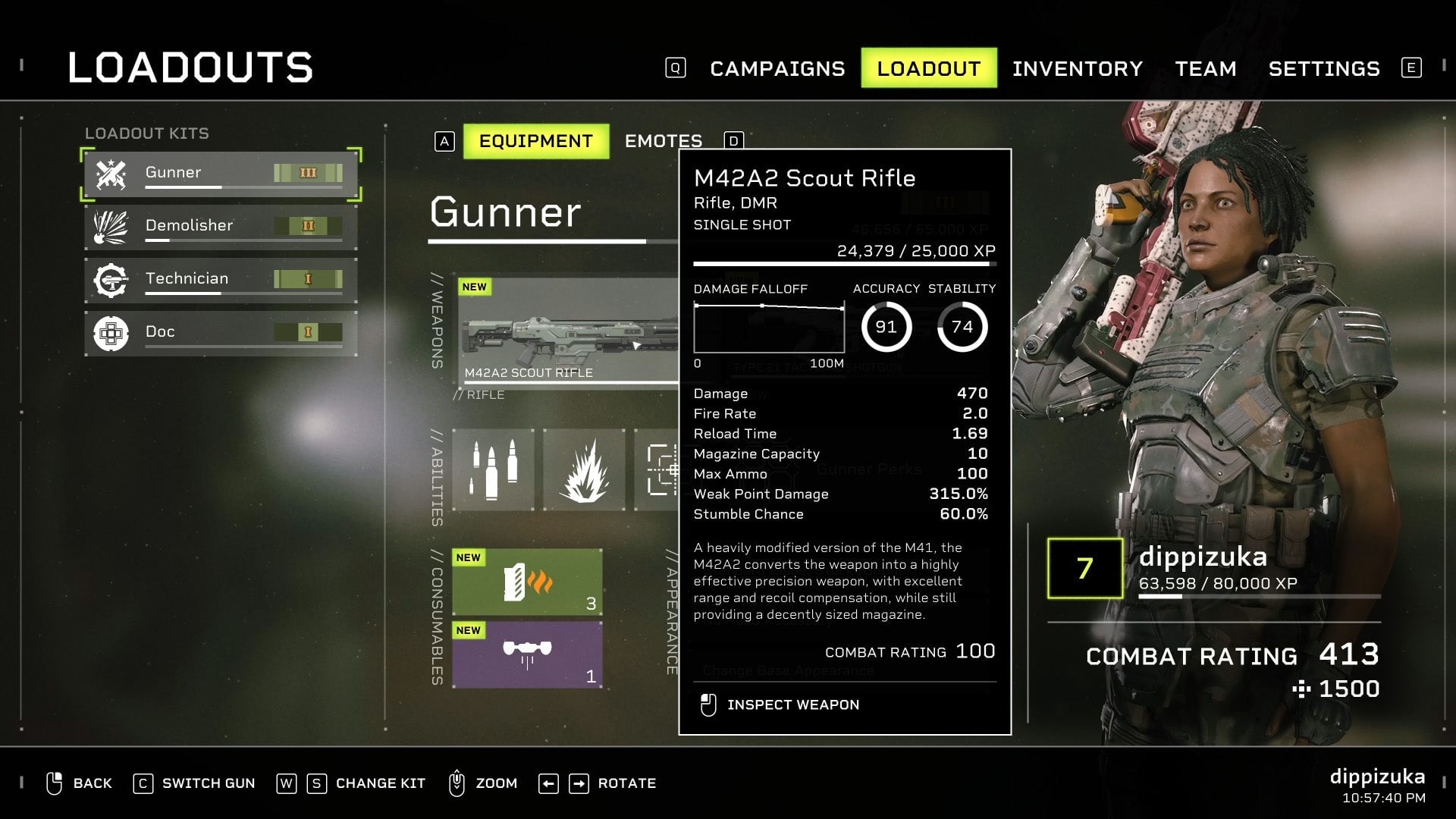Go to the Team tab
Viewport: 1456px width, 819px height.
tap(1205, 69)
